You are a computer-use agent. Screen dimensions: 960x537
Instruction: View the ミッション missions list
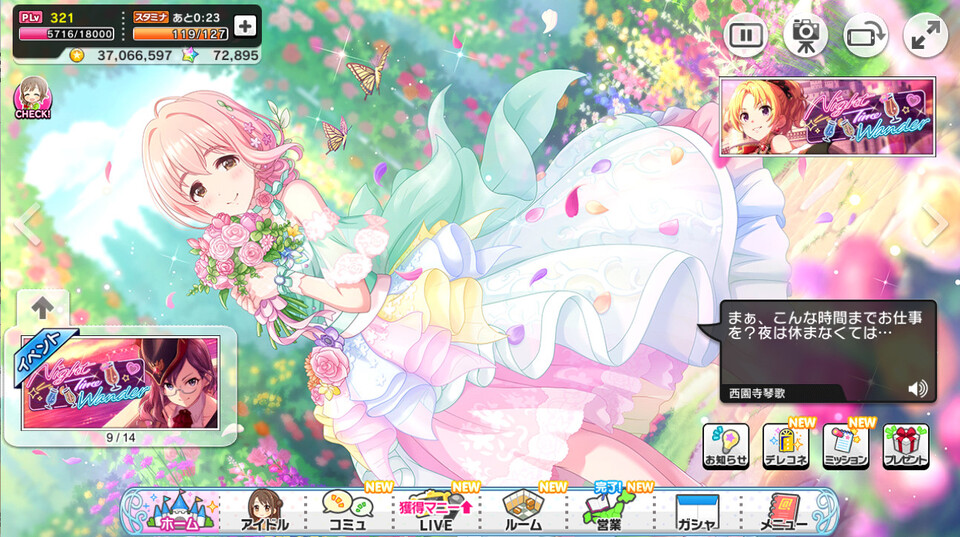pos(845,446)
